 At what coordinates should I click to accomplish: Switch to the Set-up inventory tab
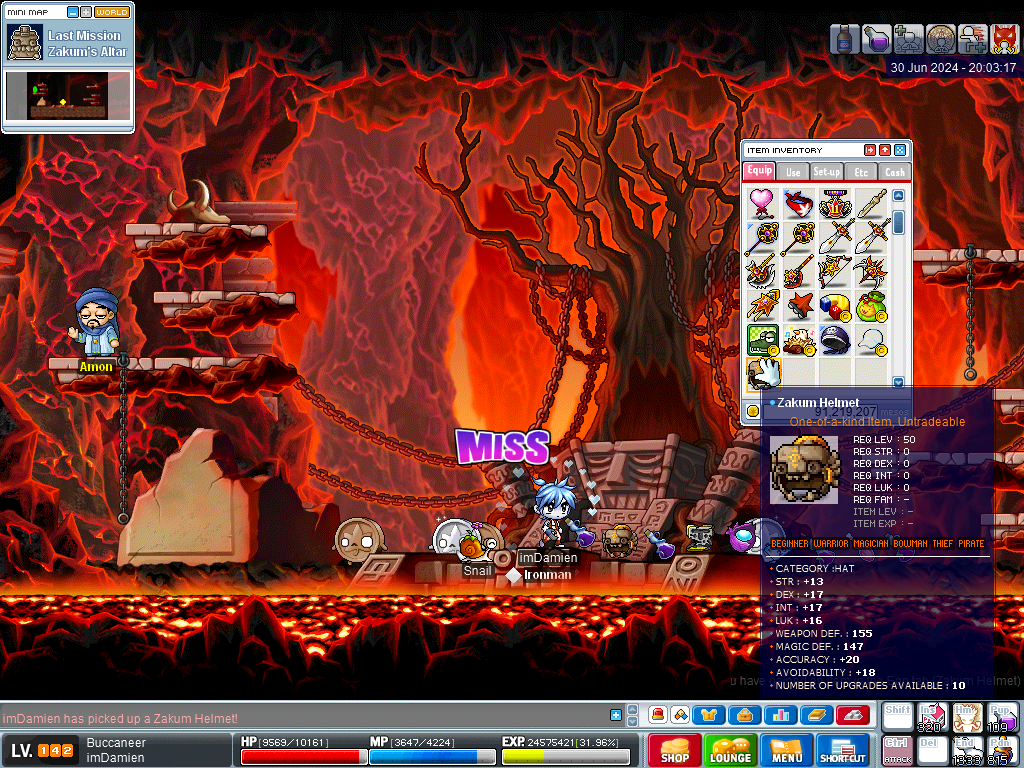pos(826,172)
